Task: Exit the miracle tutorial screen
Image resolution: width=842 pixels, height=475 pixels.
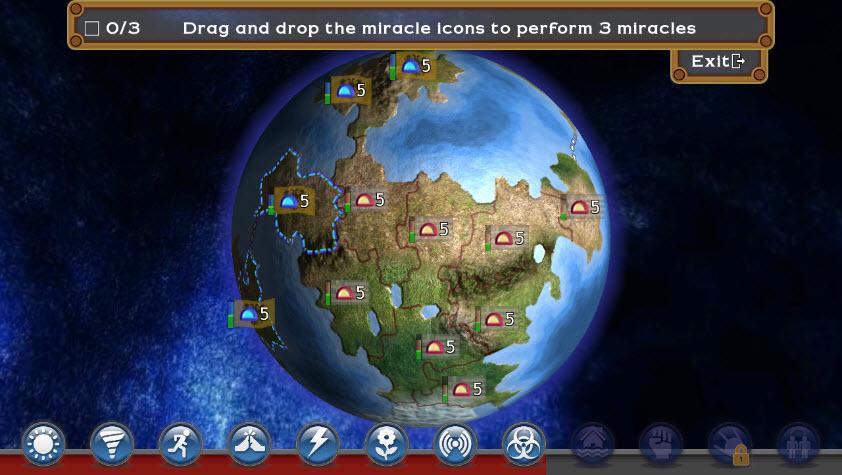Action: 718,62
